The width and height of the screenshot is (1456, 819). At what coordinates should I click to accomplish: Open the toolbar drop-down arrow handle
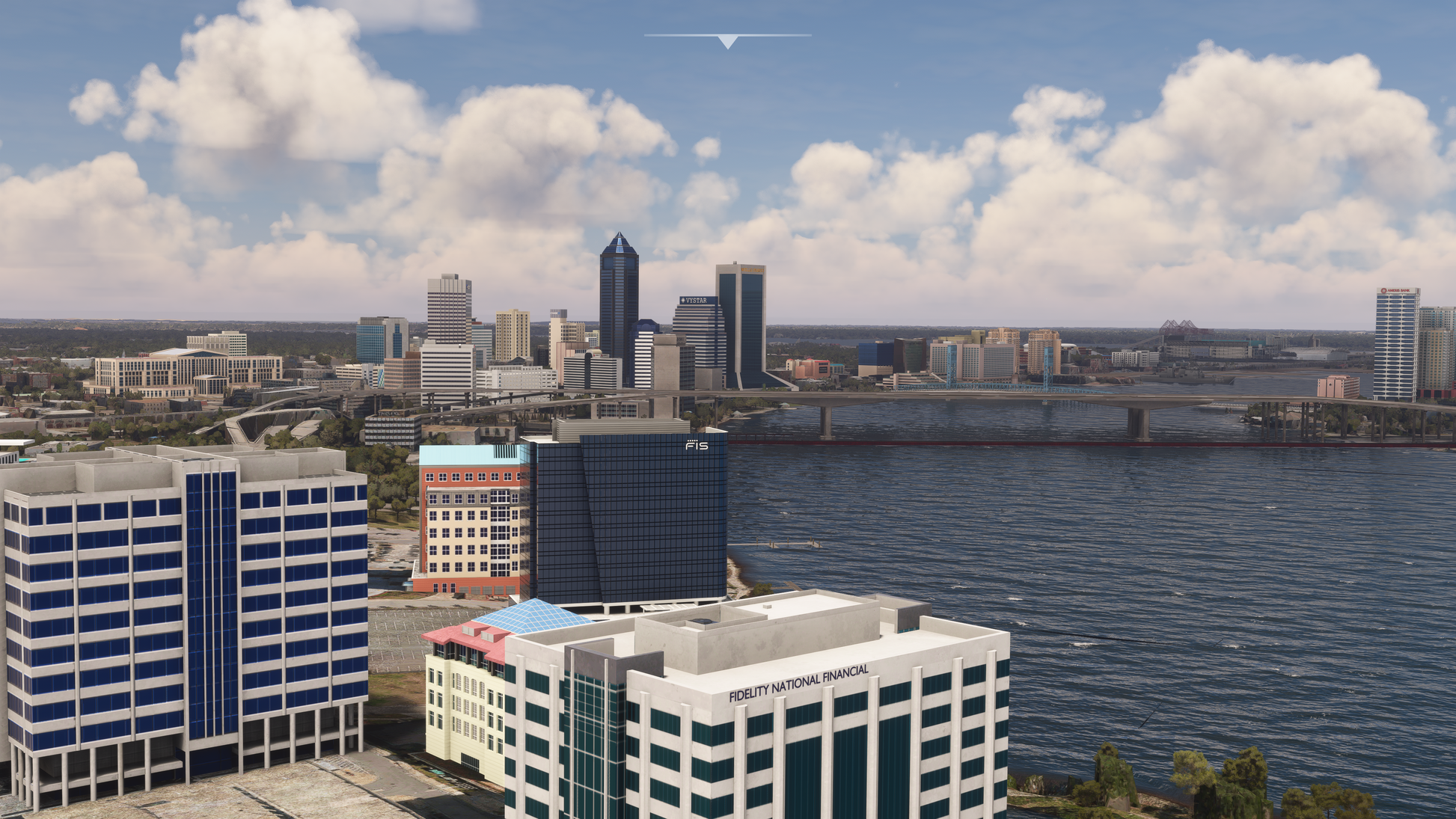(x=727, y=40)
